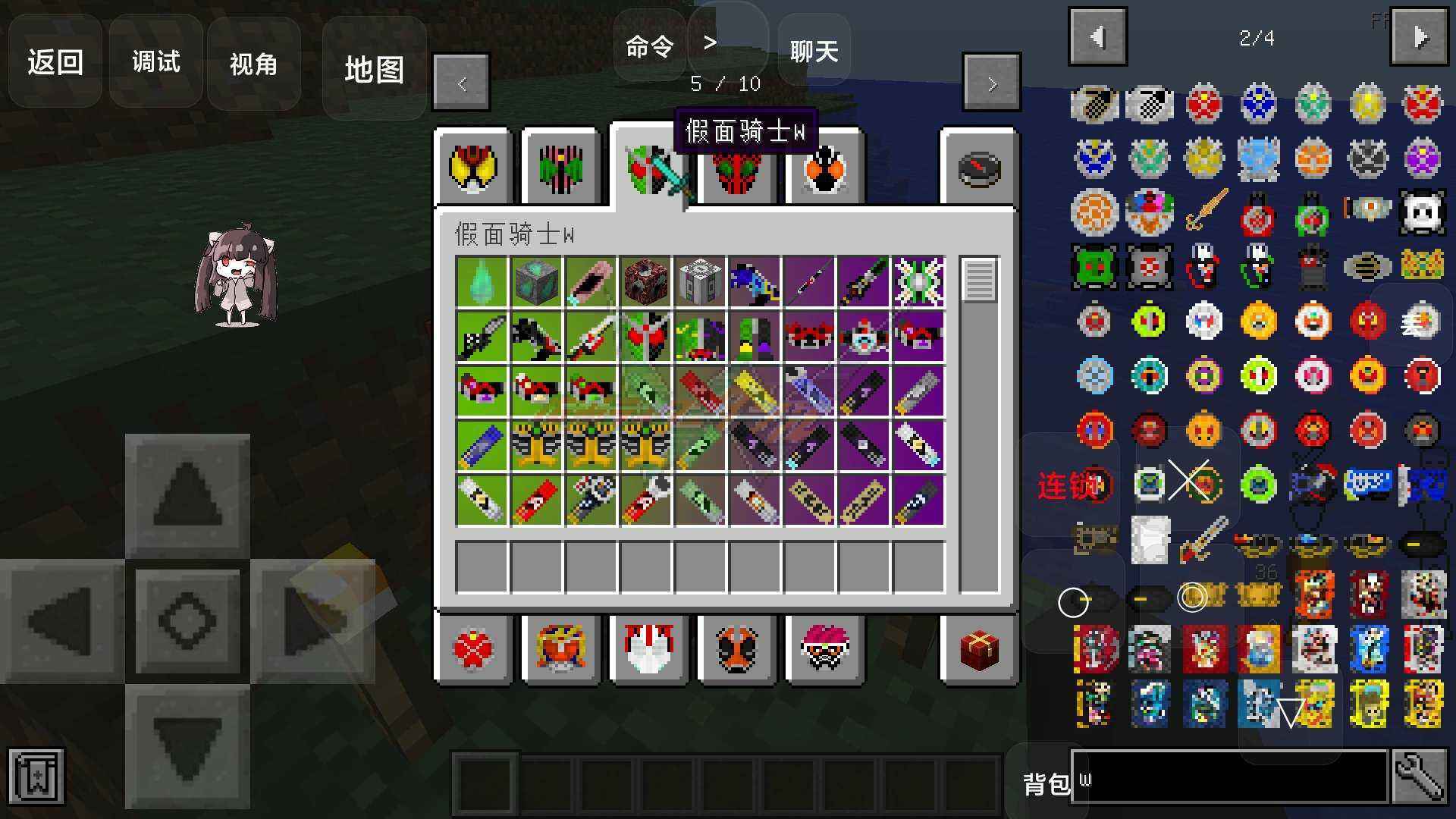The image size is (1456, 819).
Task: Open the 地图 map view
Action: click(x=375, y=70)
